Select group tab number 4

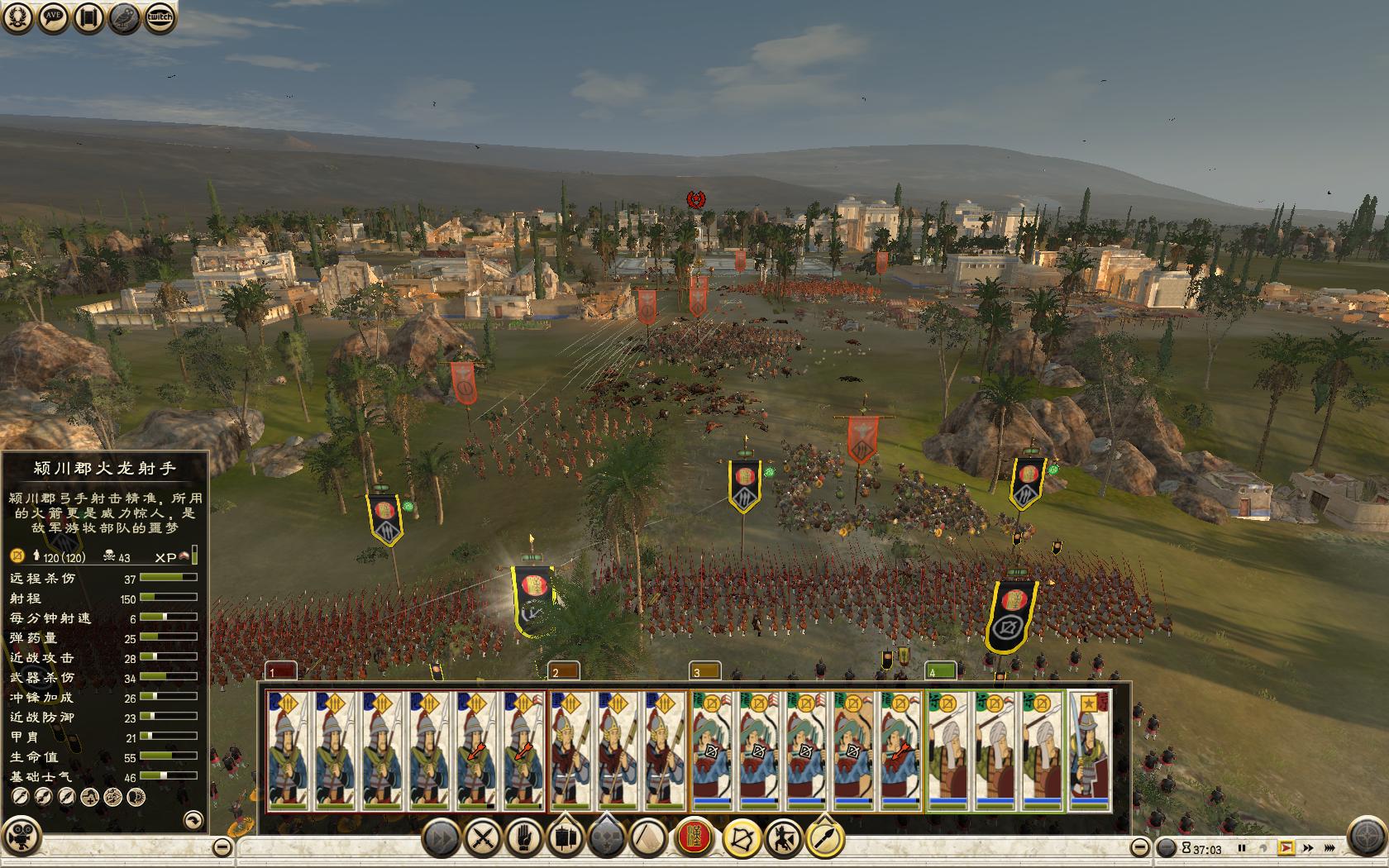pyautogui.click(x=941, y=671)
